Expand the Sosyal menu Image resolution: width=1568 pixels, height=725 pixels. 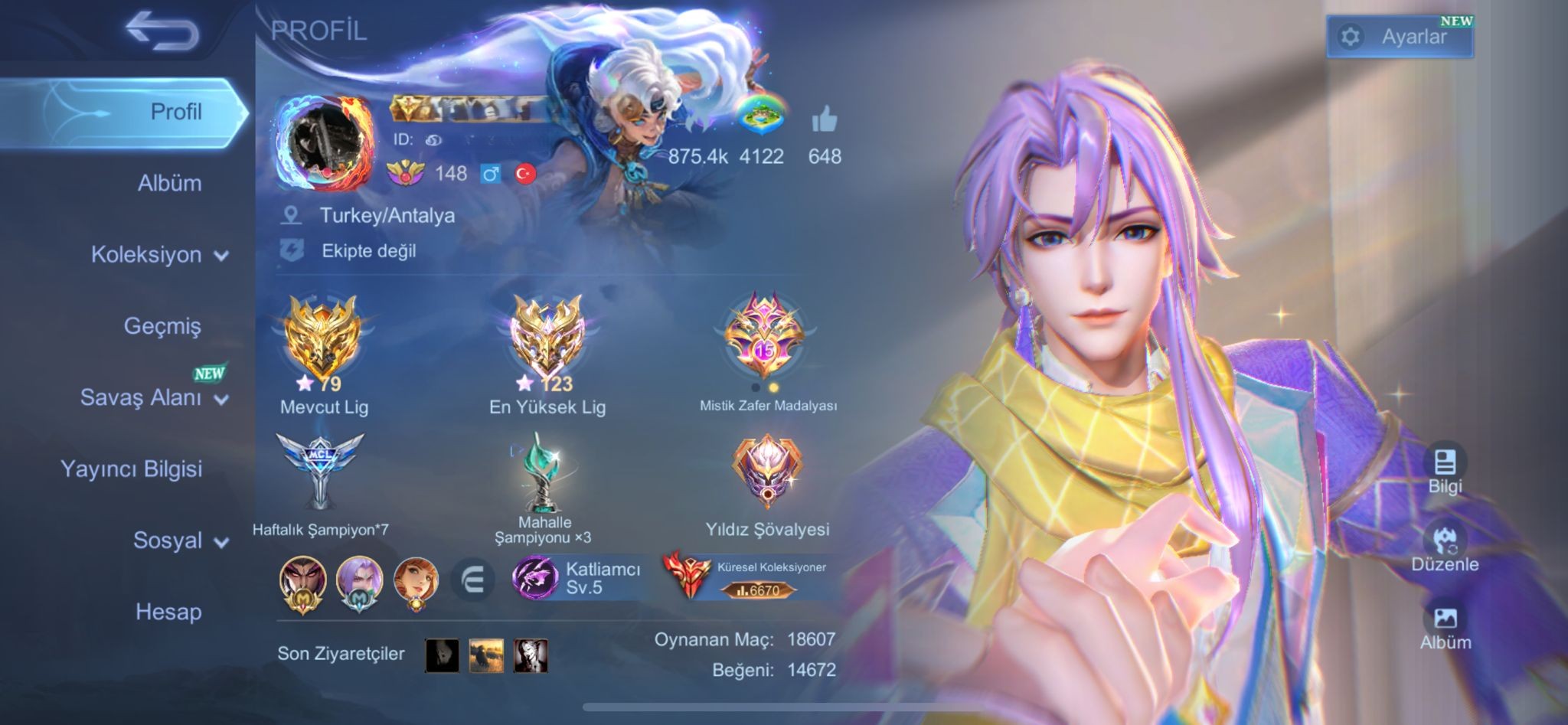pyautogui.click(x=180, y=540)
